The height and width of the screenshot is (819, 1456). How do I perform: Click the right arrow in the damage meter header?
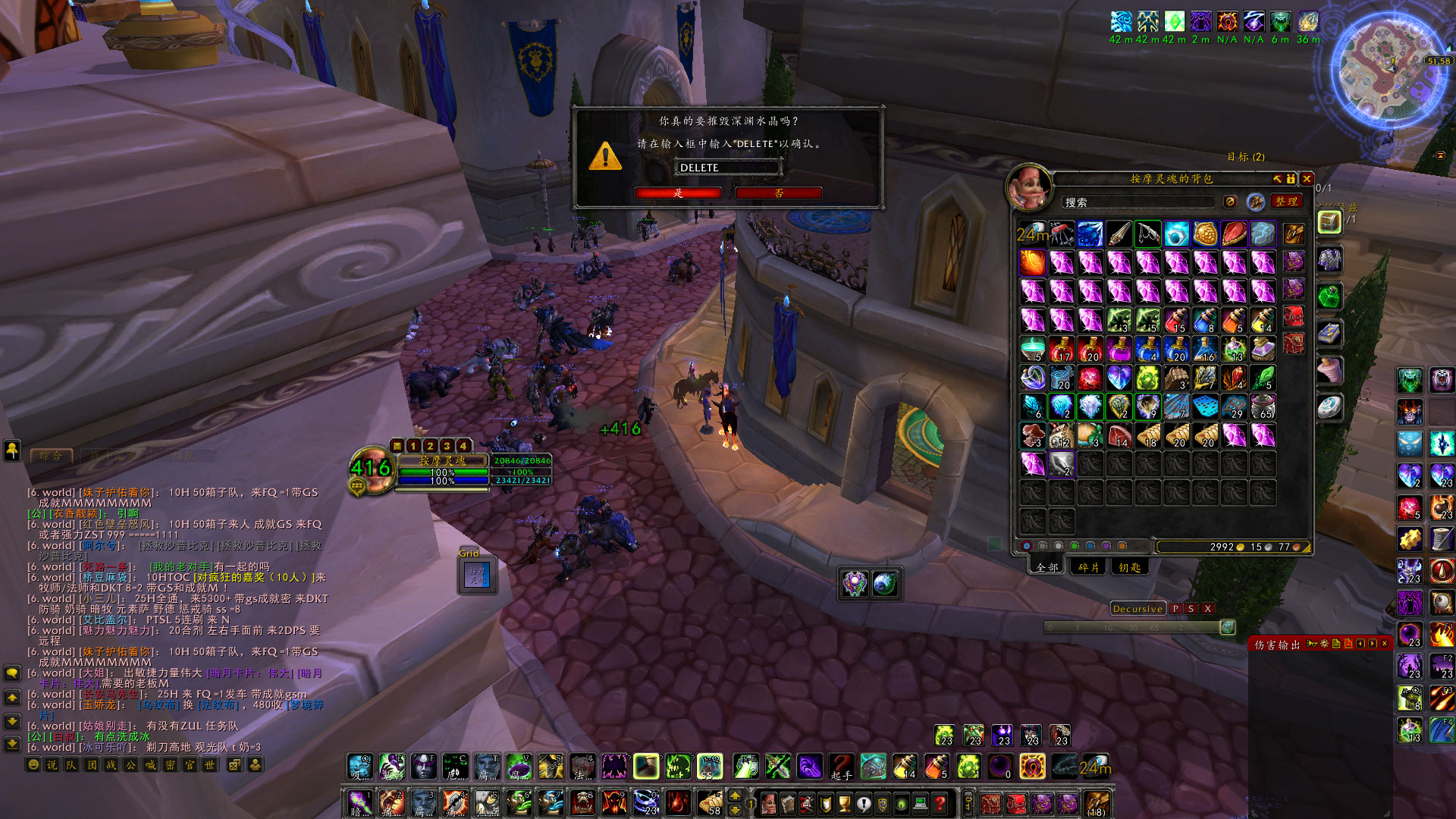[x=1371, y=643]
